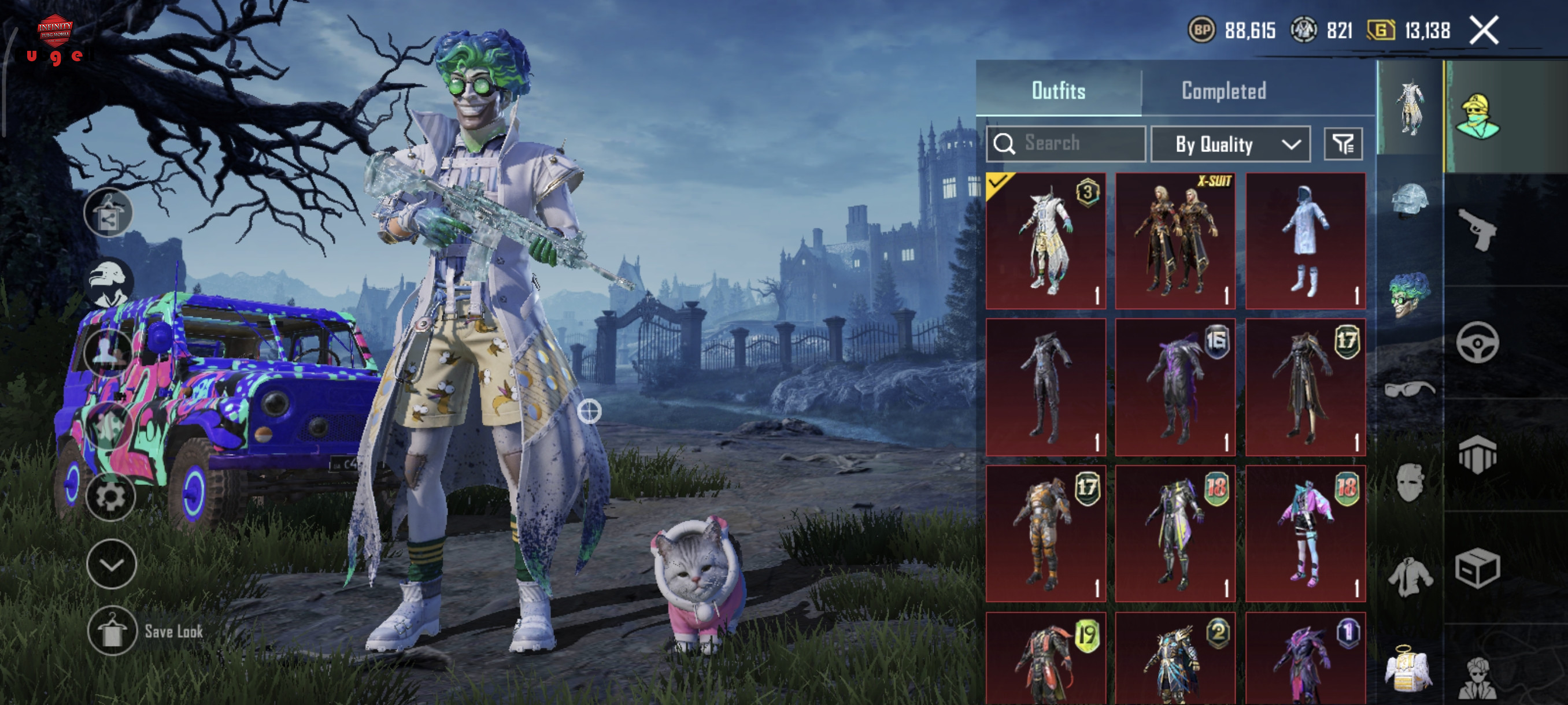
Task: Open the filter options button
Action: pos(1342,144)
